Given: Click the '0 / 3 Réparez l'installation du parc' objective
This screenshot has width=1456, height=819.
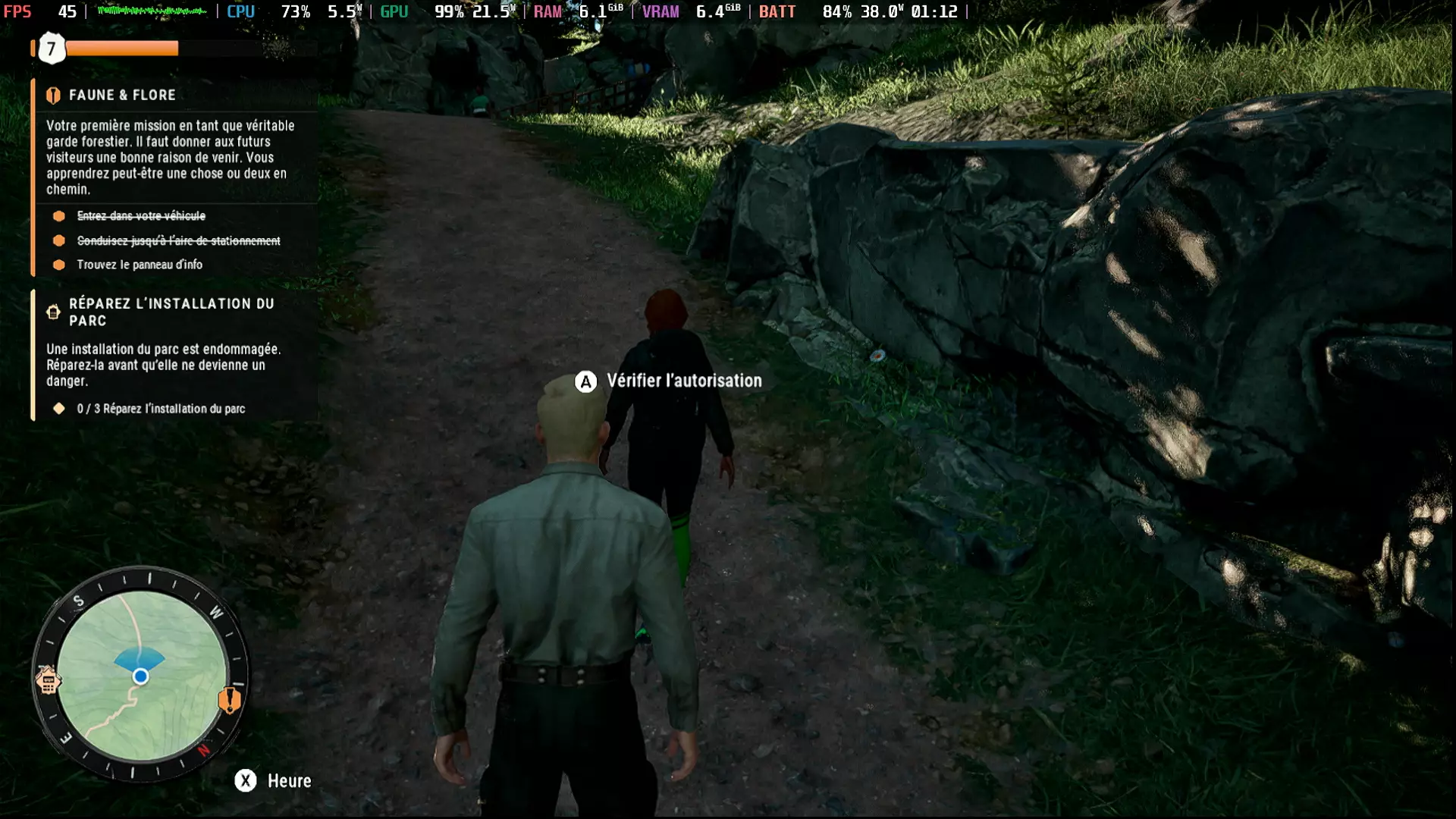Looking at the screenshot, I should [161, 409].
